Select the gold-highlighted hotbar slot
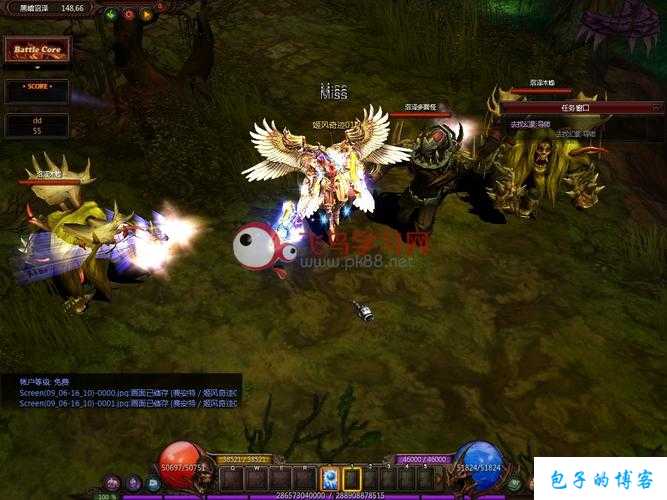The height and width of the screenshot is (500, 667). click(351, 478)
